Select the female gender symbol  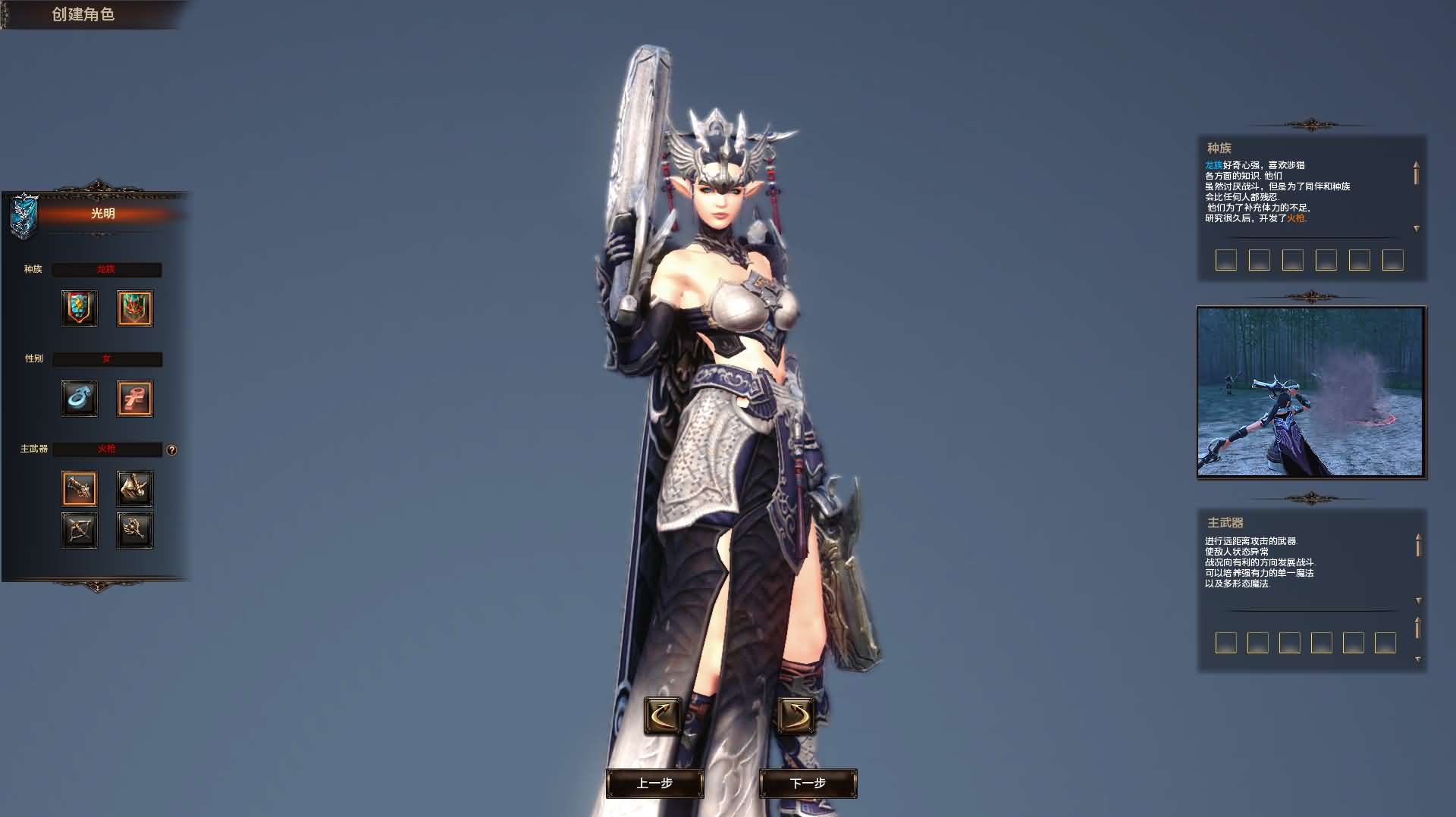(134, 399)
